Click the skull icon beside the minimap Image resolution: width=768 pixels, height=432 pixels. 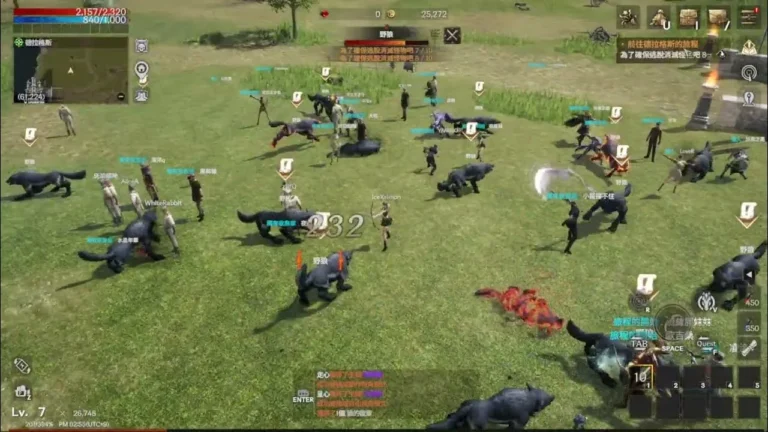(141, 46)
